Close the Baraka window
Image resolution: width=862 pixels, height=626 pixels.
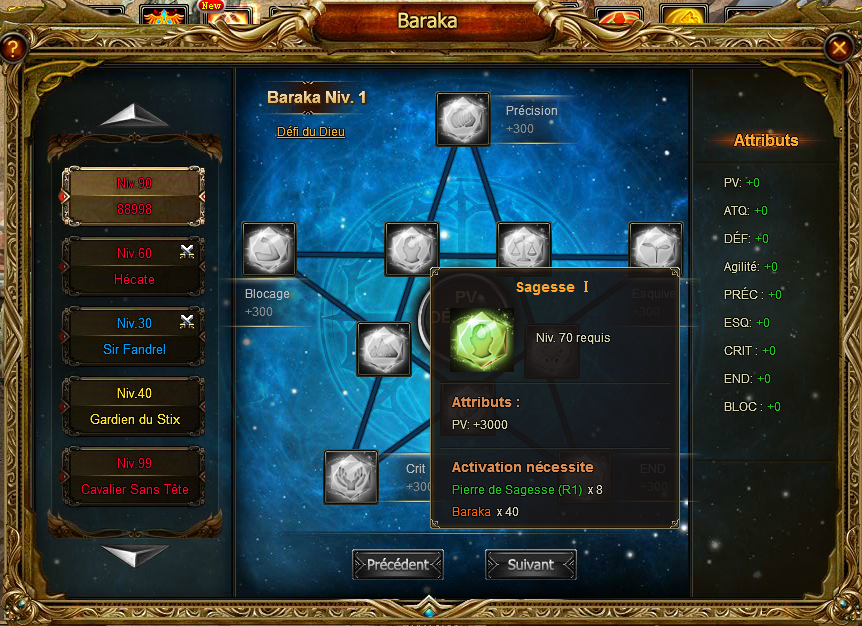tap(838, 47)
